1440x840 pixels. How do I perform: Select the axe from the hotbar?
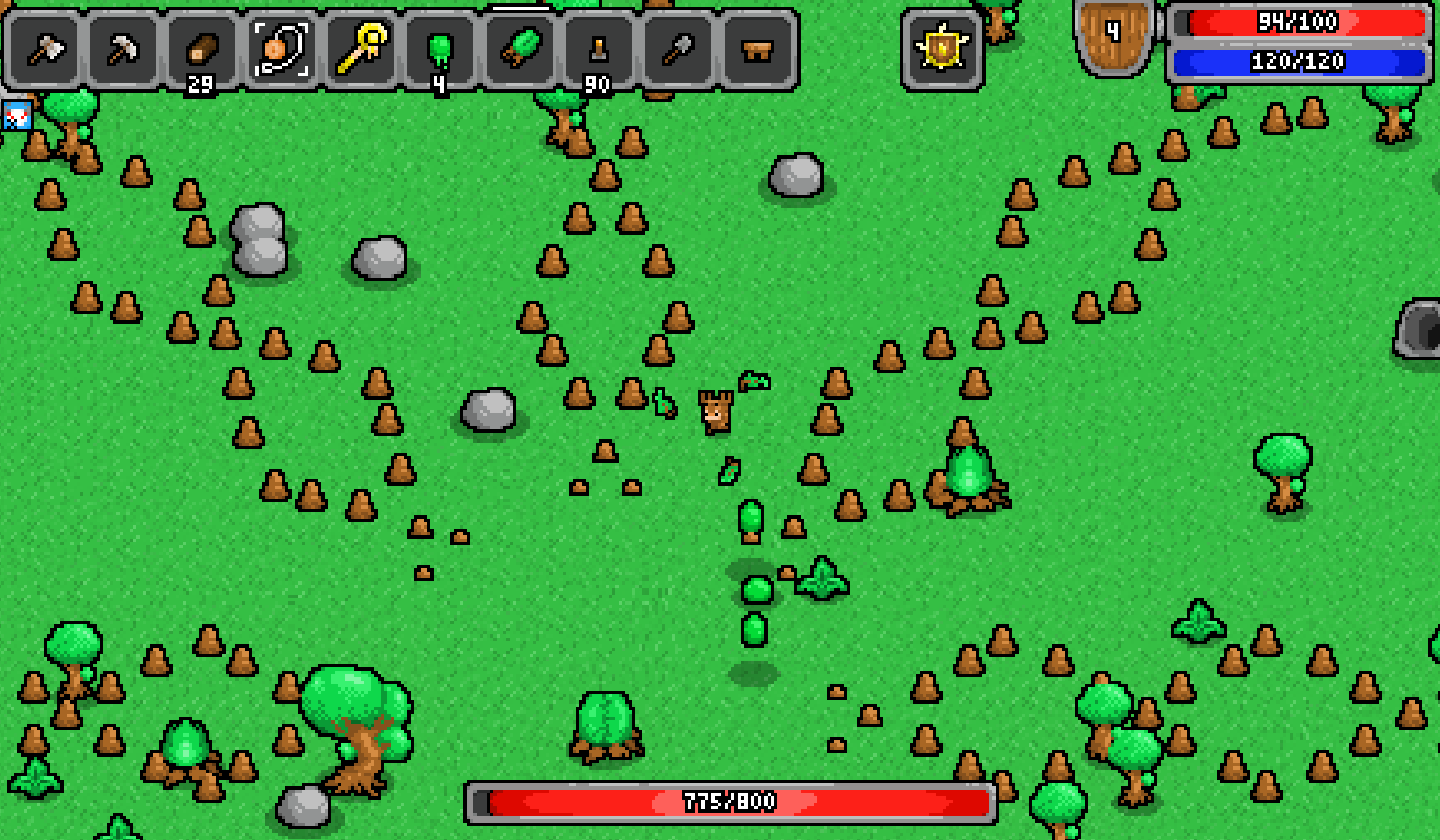click(45, 51)
